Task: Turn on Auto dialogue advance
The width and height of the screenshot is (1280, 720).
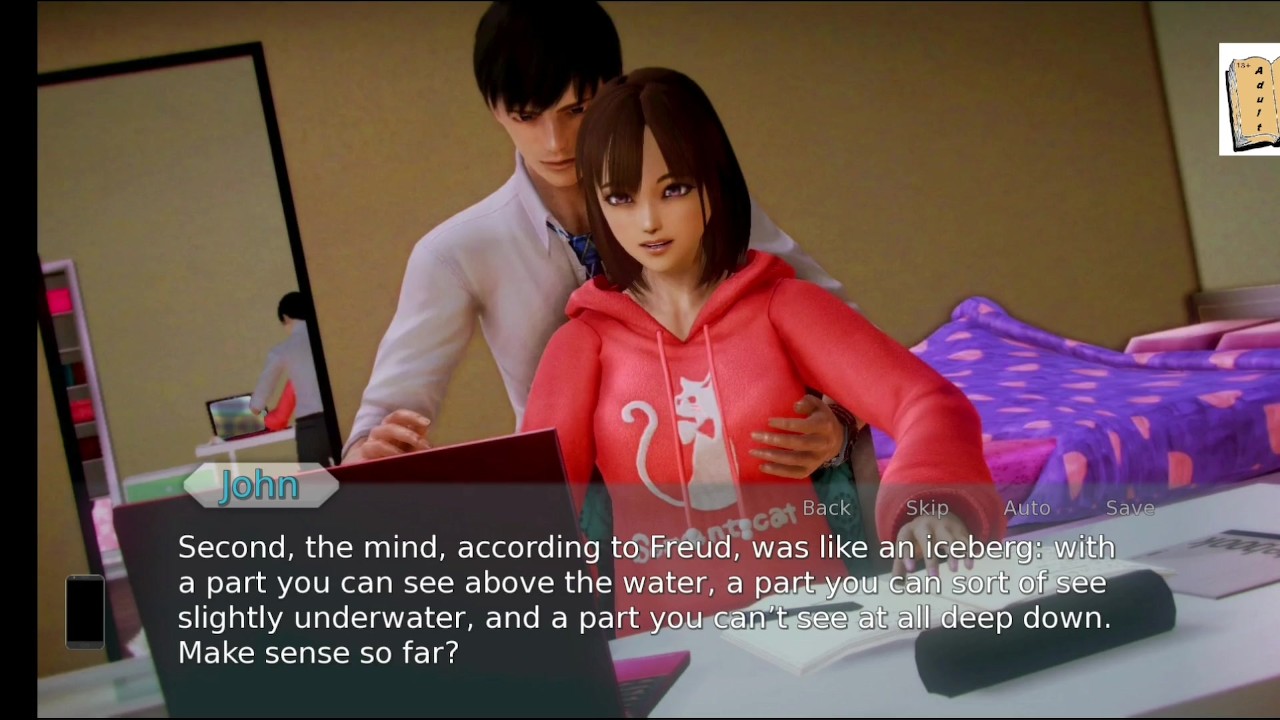Action: tap(1027, 508)
